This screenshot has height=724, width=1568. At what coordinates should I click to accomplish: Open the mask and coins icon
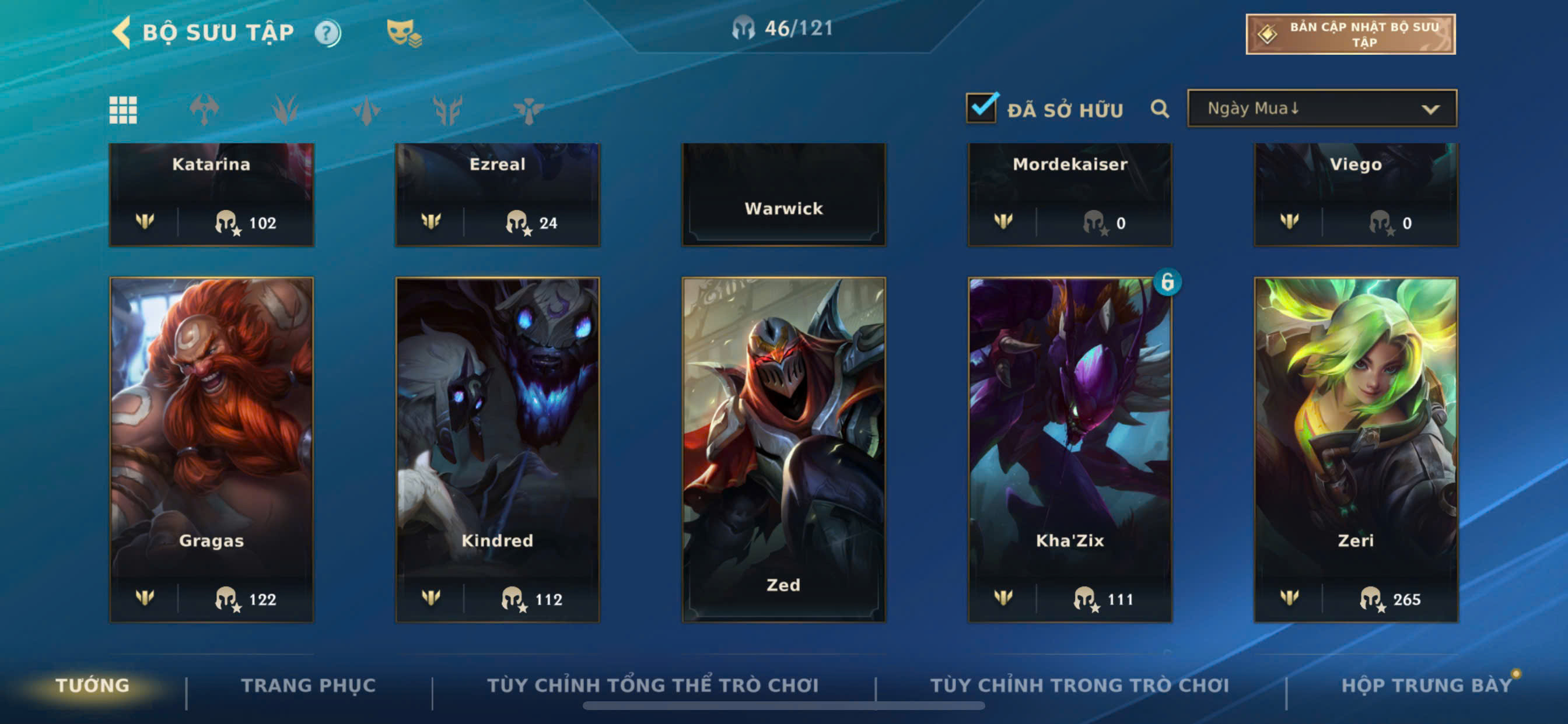404,33
